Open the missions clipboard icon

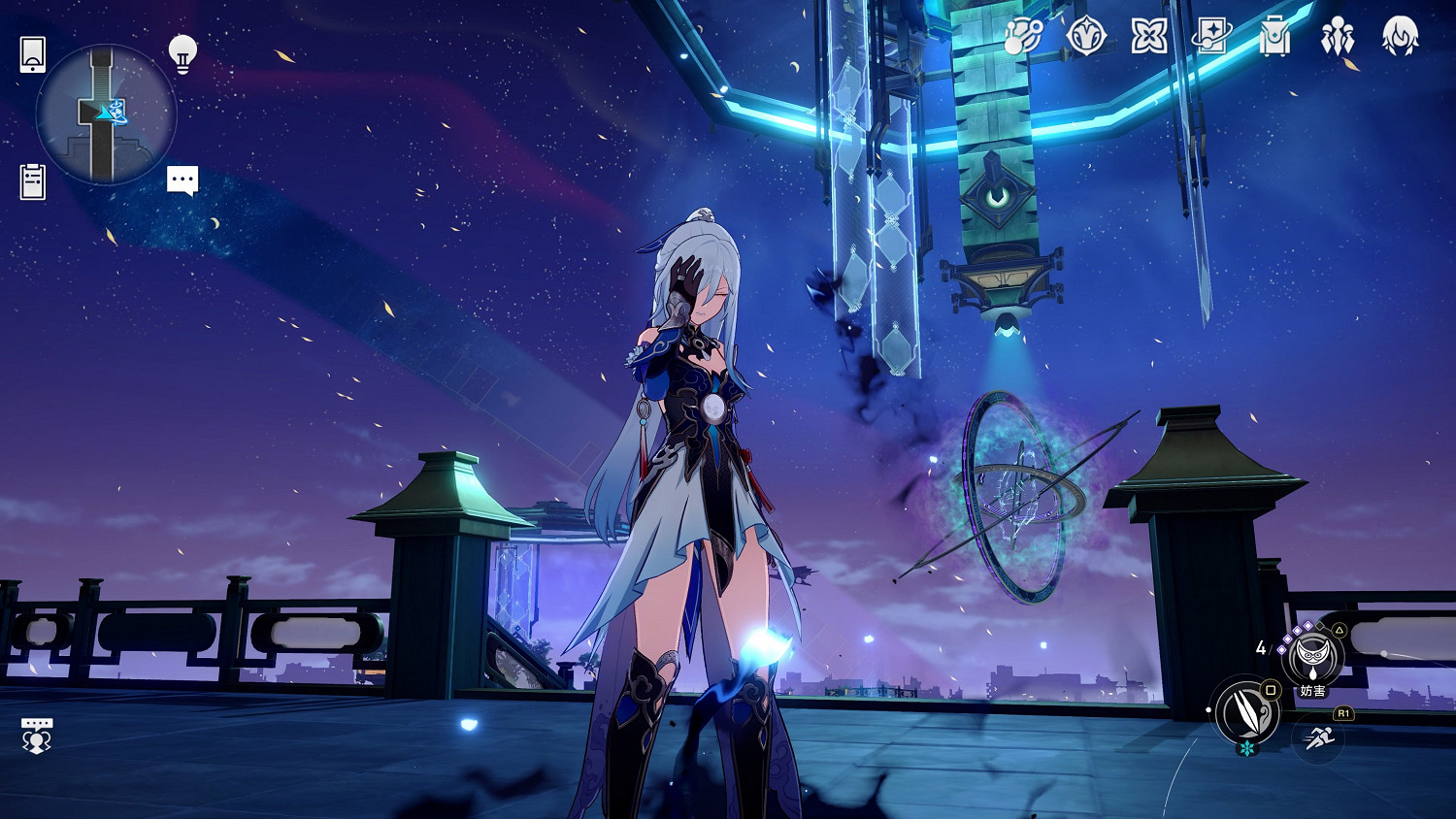pyautogui.click(x=32, y=181)
